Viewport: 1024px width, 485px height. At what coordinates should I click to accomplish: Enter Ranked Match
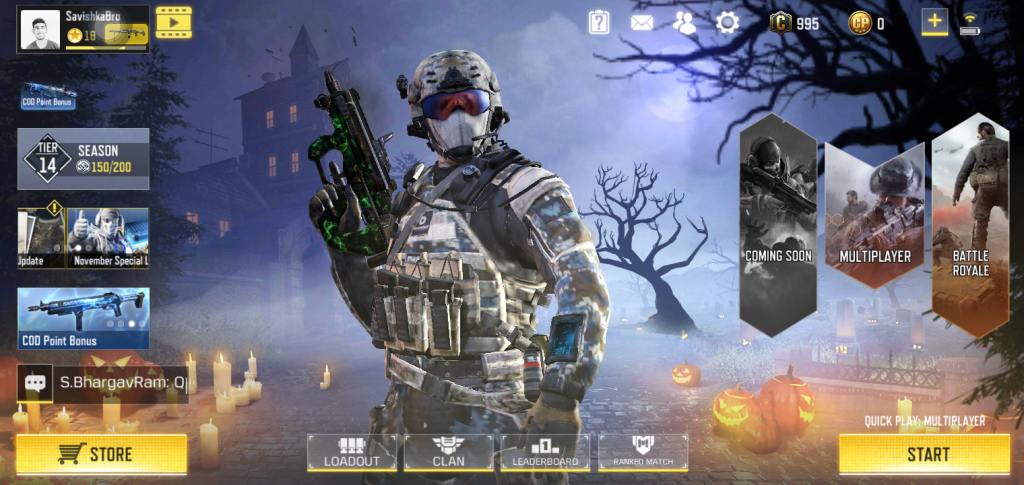[x=643, y=452]
